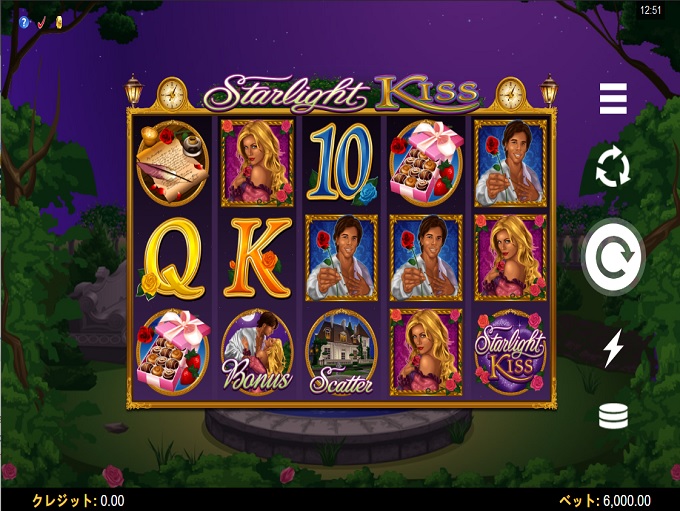This screenshot has width=680, height=511.
Task: Open help with the blue question mark
Action: [24, 21]
